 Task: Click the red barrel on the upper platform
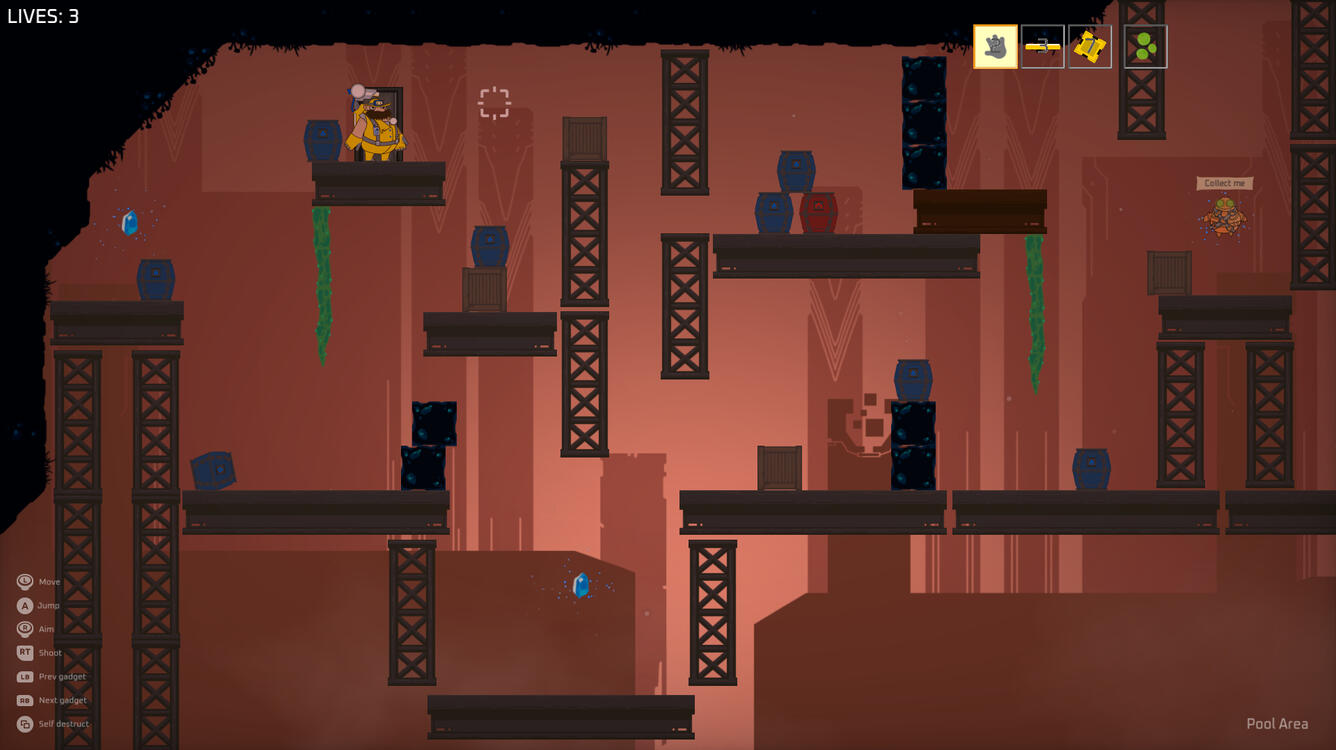[x=816, y=211]
